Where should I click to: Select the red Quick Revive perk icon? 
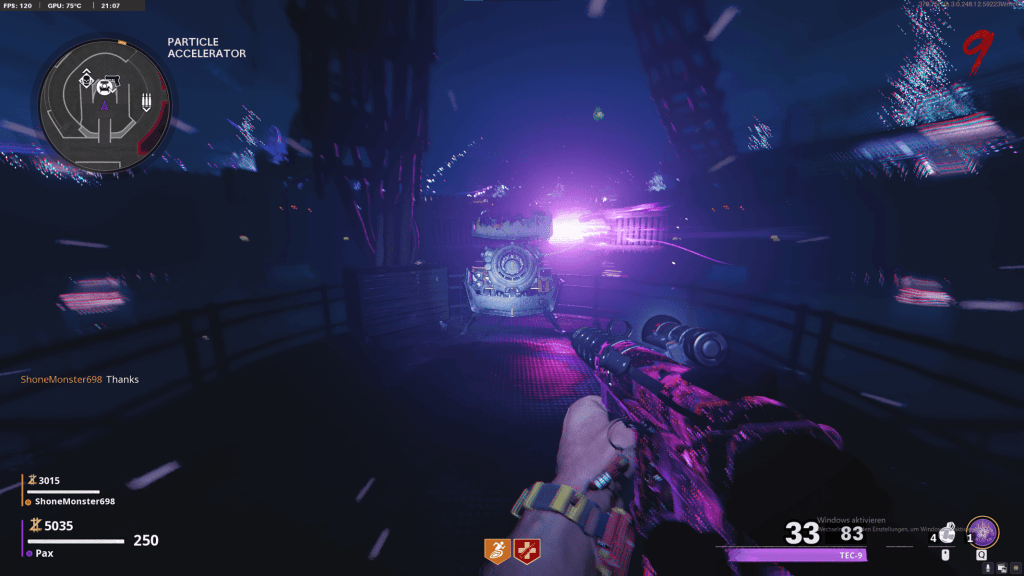[526, 549]
